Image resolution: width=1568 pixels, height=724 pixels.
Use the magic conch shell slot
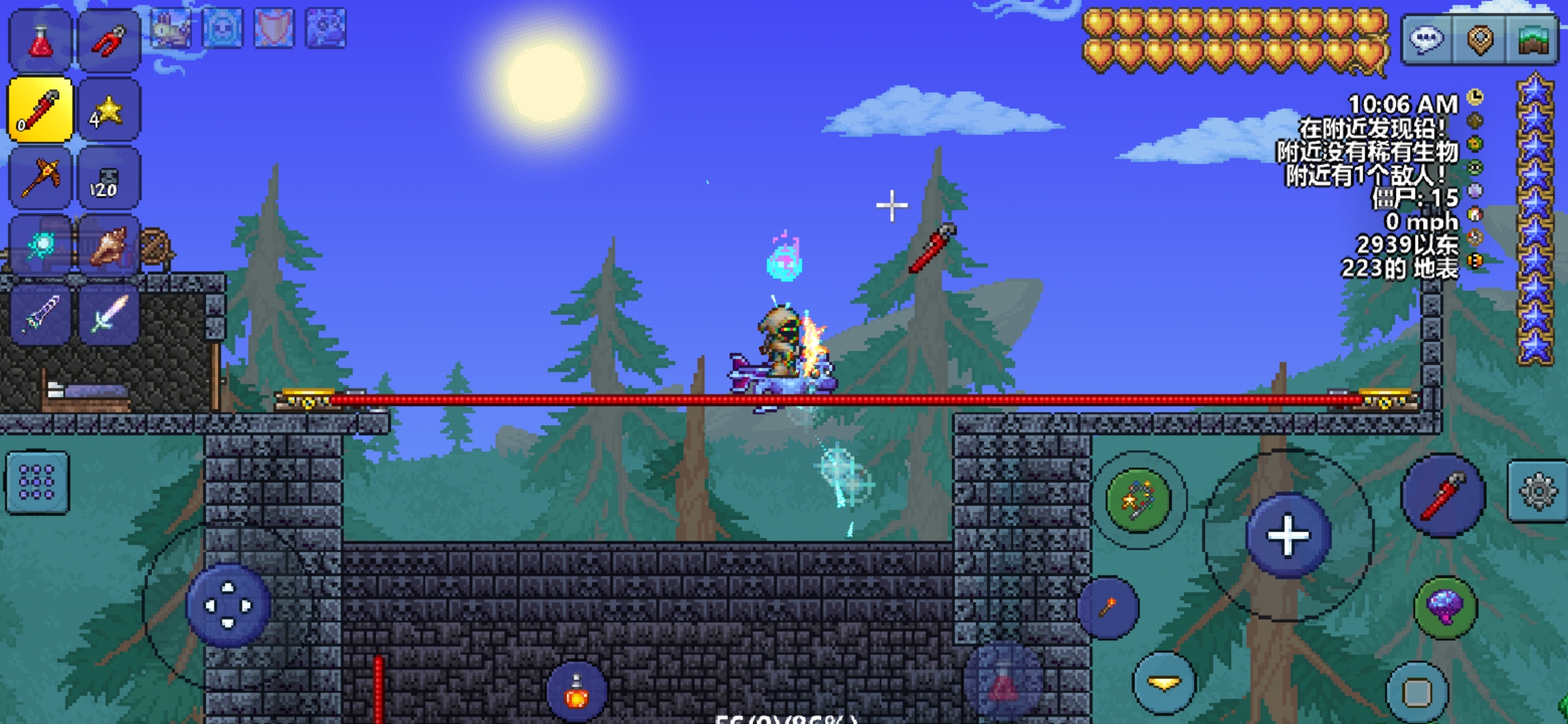click(109, 245)
